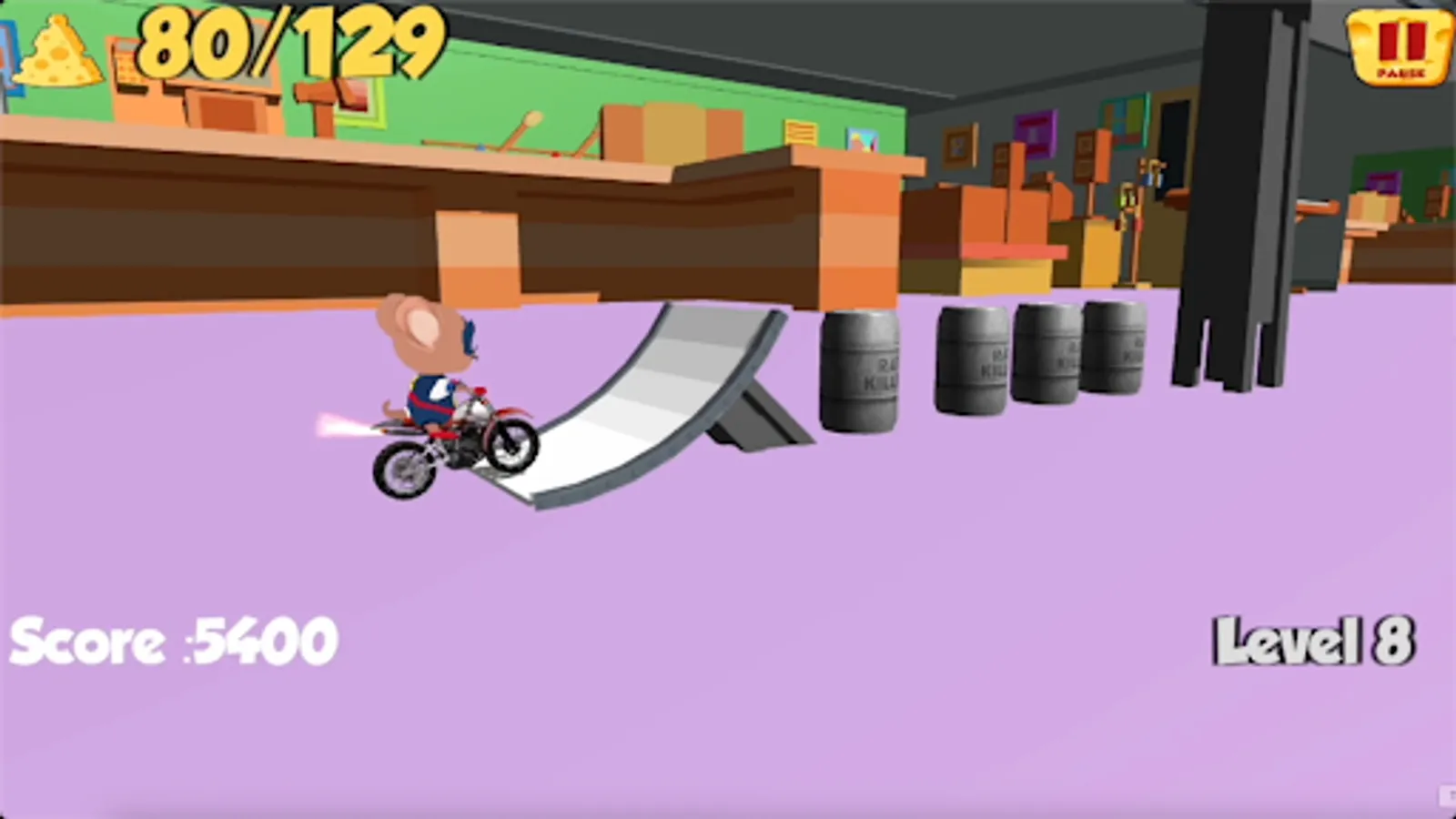This screenshot has height=819, width=1456.
Task: Tap the golden pause badge frame
Action: (x=1400, y=45)
